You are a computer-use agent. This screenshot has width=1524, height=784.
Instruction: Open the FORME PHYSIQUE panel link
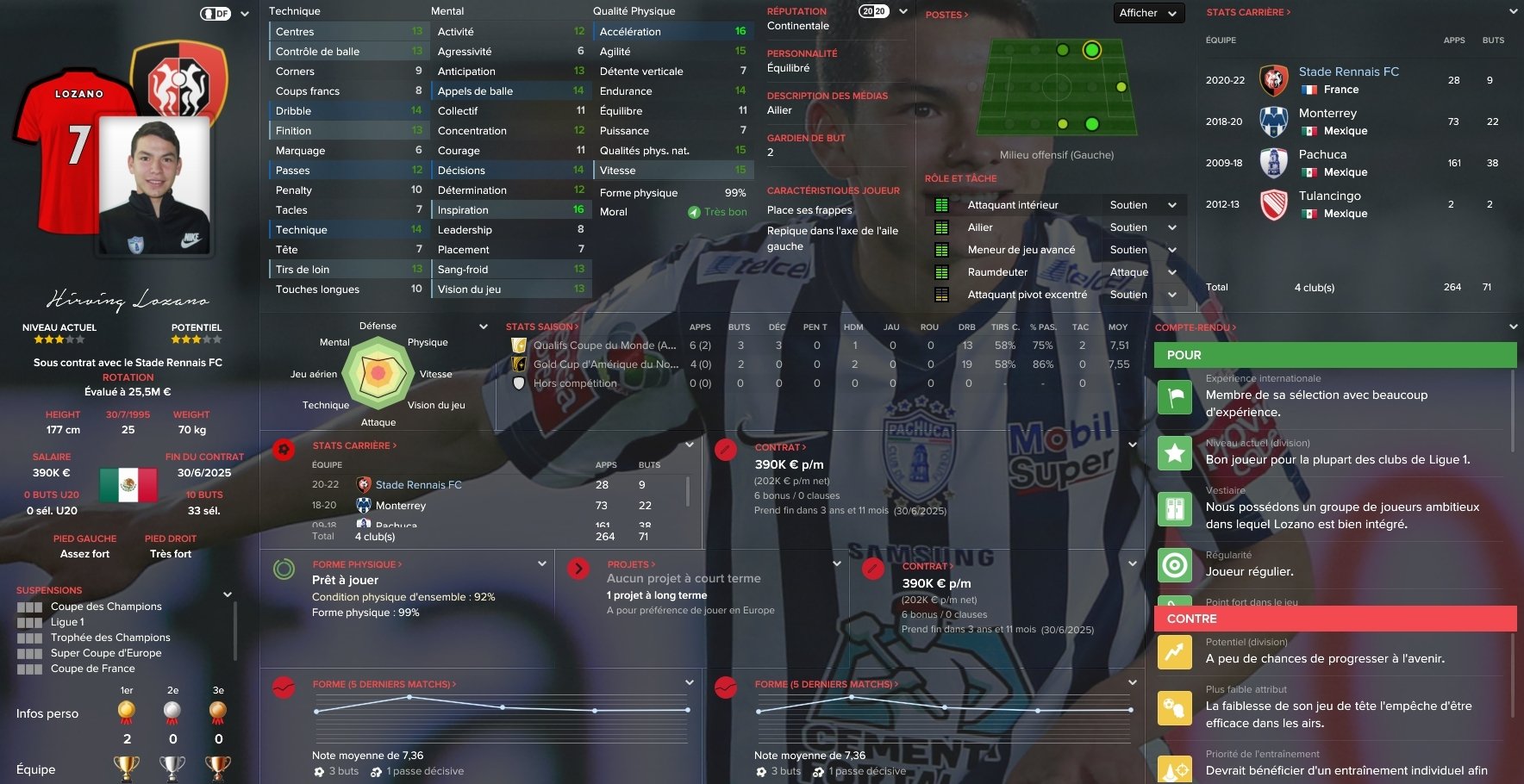(x=357, y=564)
